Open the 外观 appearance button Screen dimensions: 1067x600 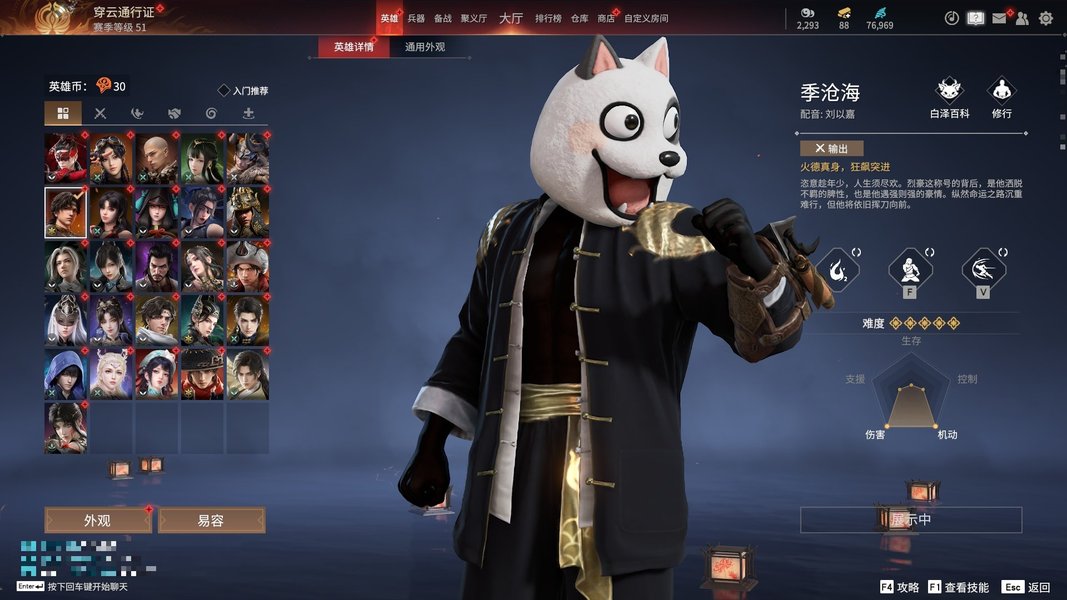coord(98,521)
